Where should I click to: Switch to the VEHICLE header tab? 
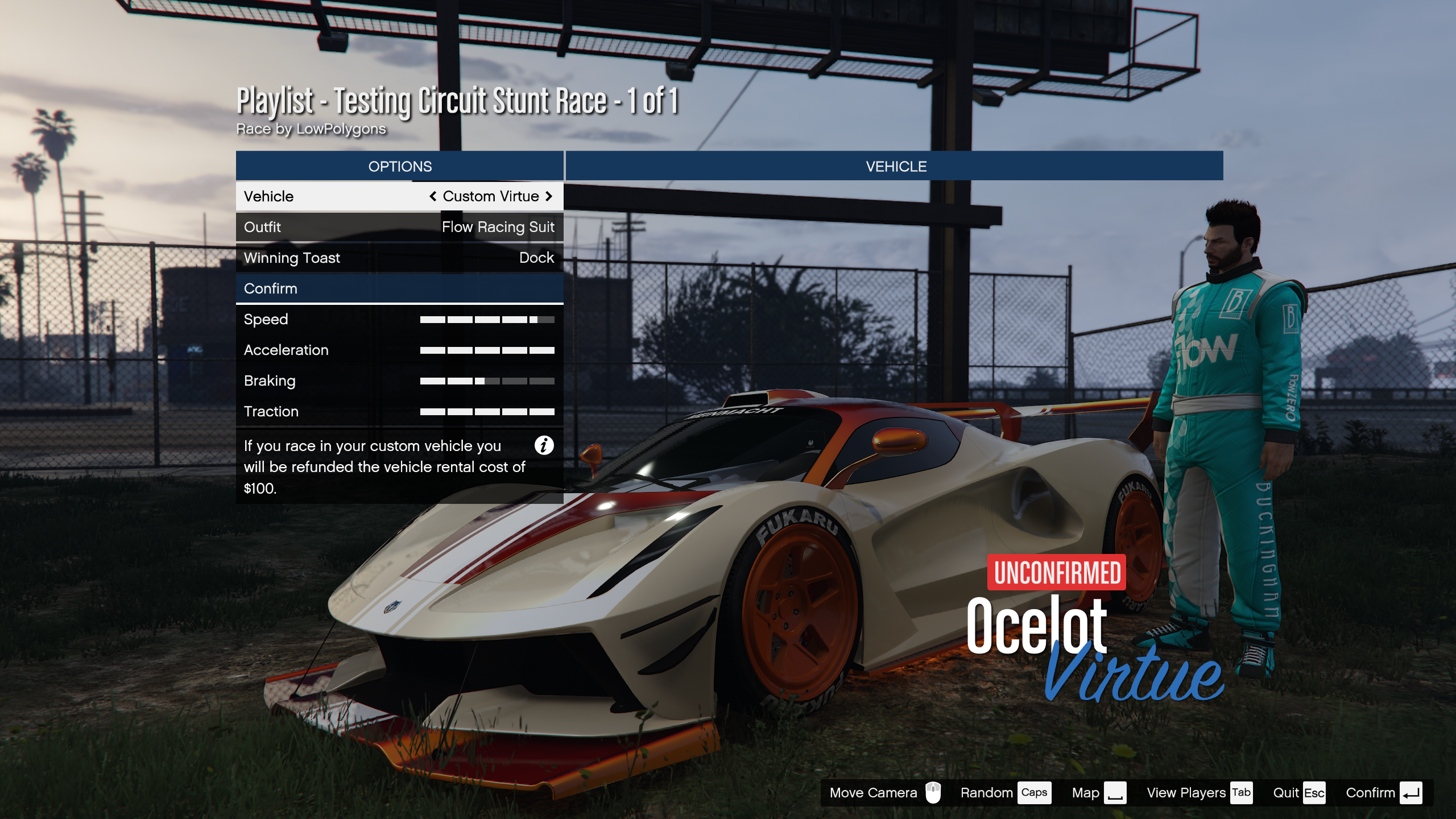tap(895, 166)
